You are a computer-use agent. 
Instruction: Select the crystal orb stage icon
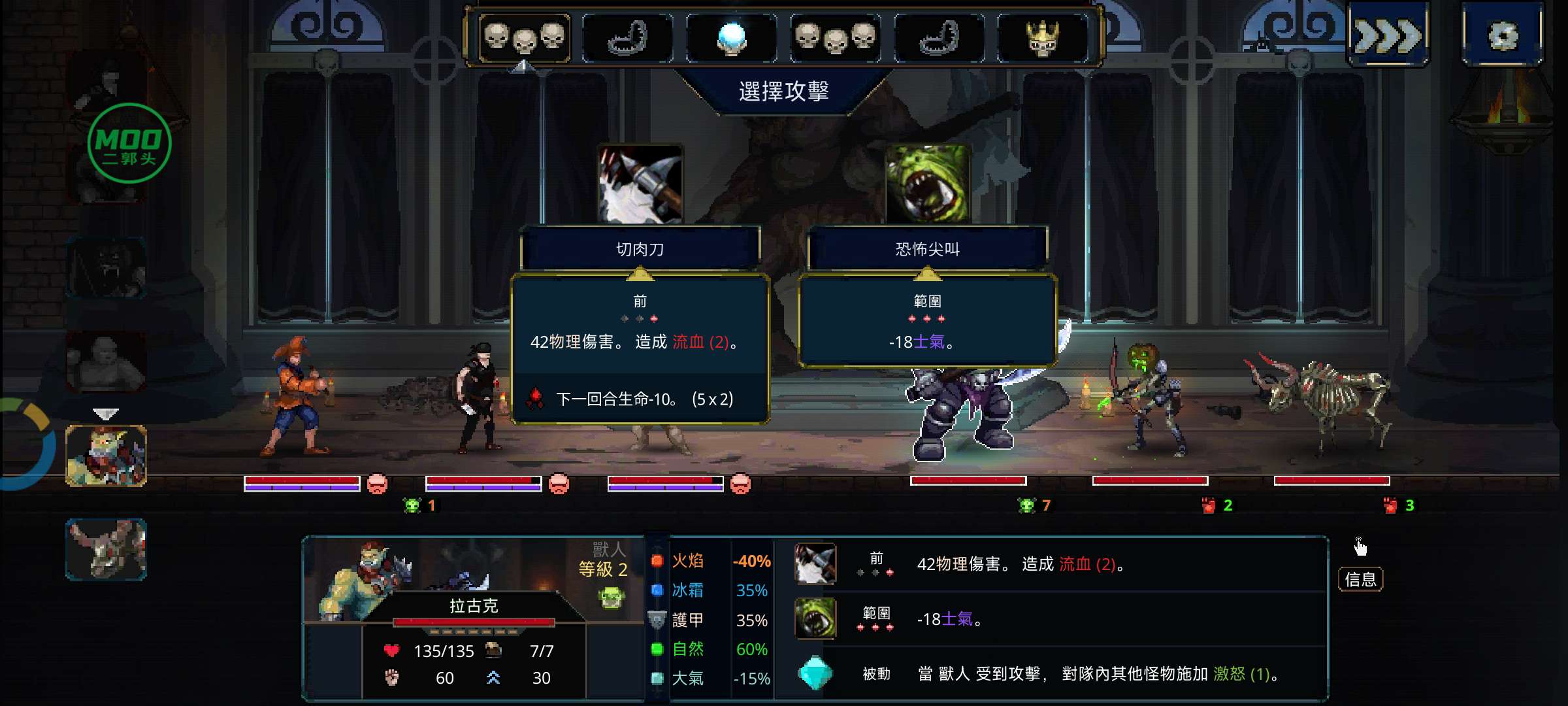731,38
